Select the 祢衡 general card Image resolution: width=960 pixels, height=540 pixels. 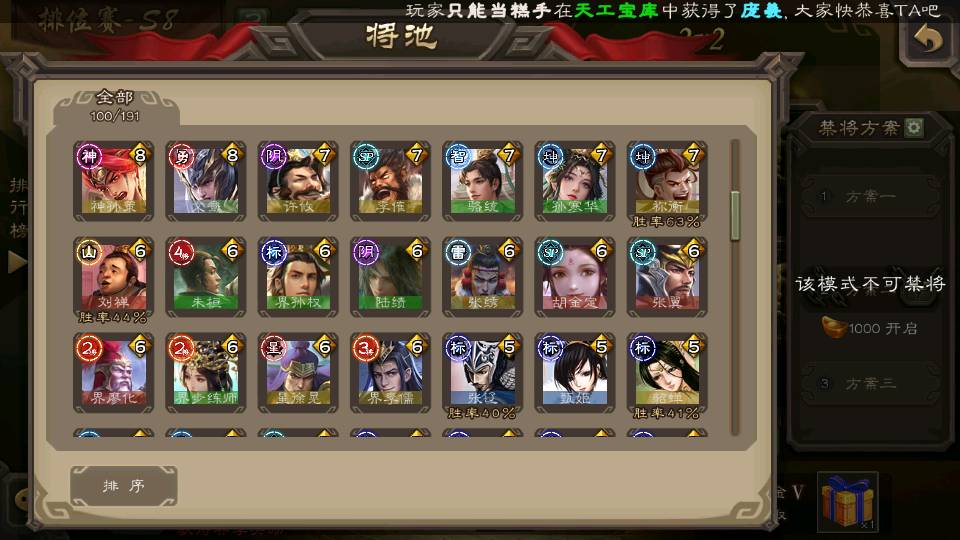(x=666, y=180)
